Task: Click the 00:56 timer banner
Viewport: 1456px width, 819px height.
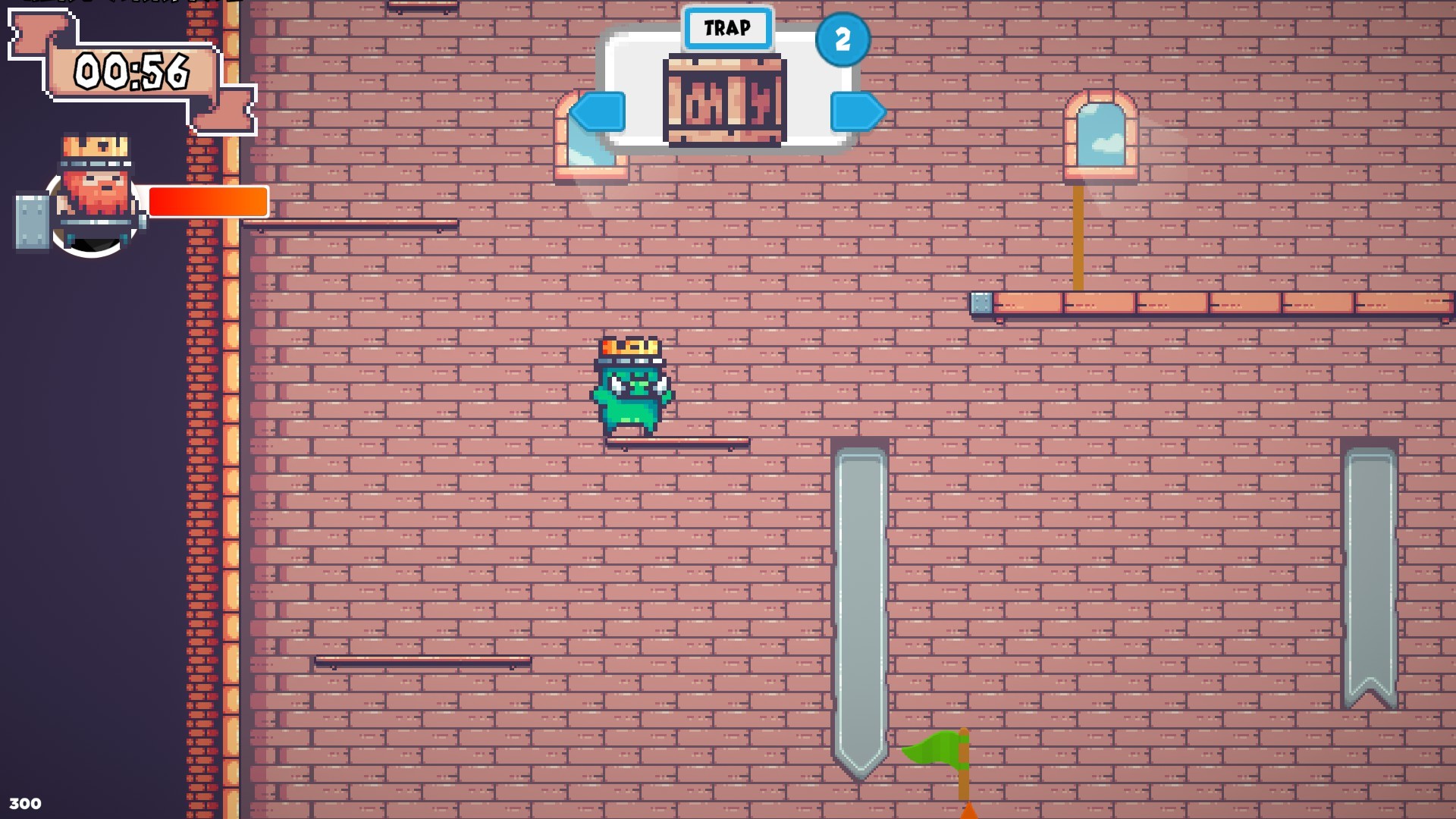Action: click(130, 73)
